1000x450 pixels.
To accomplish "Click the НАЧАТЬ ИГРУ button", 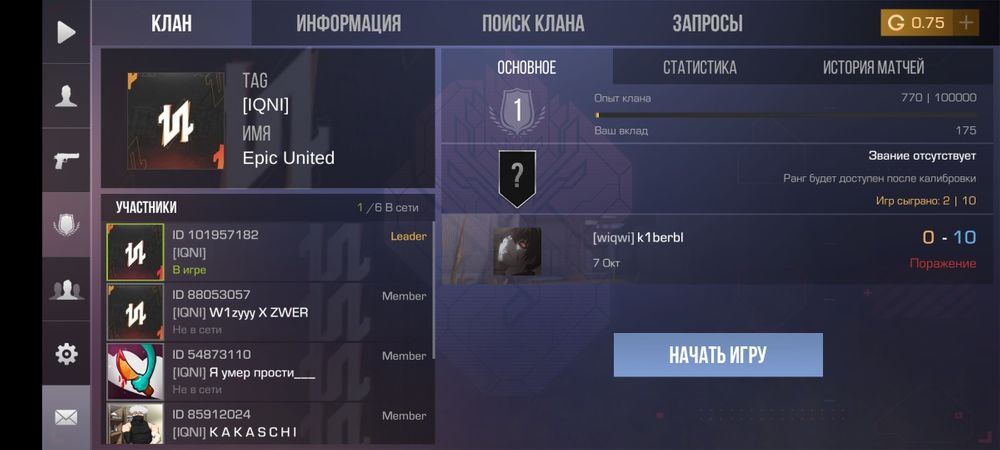I will [718, 355].
